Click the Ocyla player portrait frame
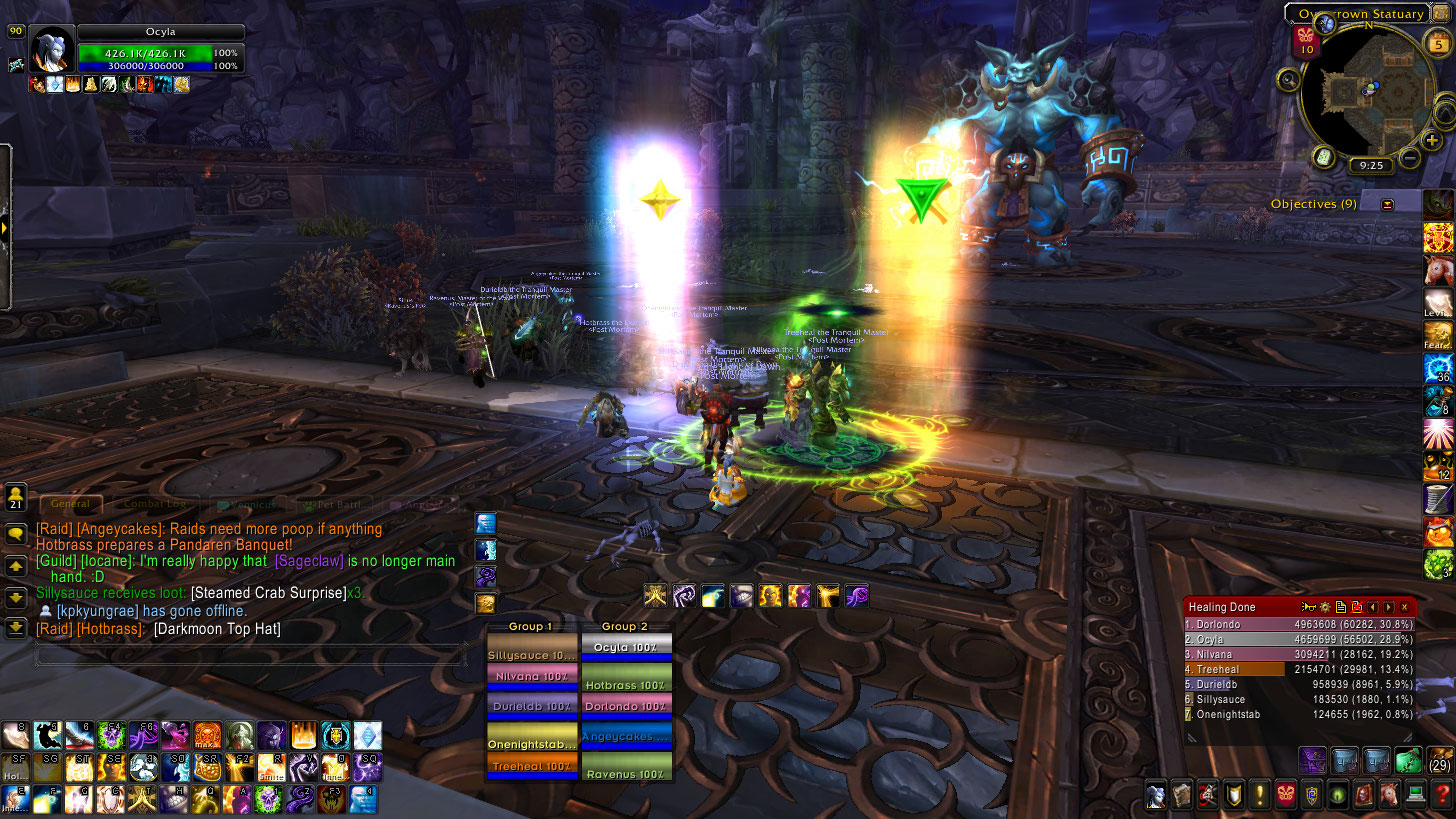Screen dimensions: 1456x819 (x=50, y=50)
